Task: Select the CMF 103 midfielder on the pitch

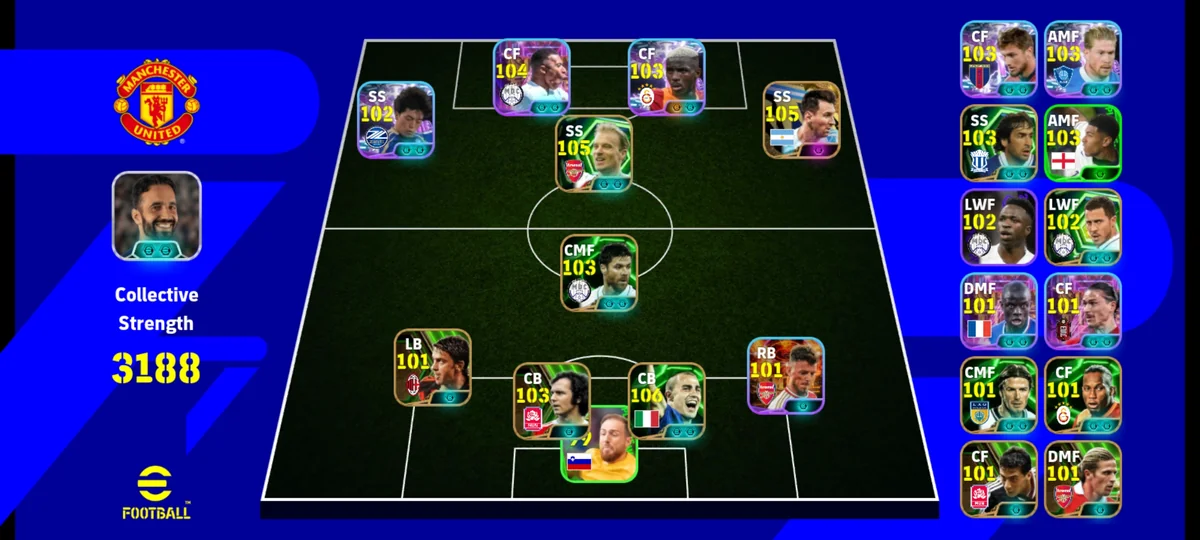Action: click(x=598, y=272)
